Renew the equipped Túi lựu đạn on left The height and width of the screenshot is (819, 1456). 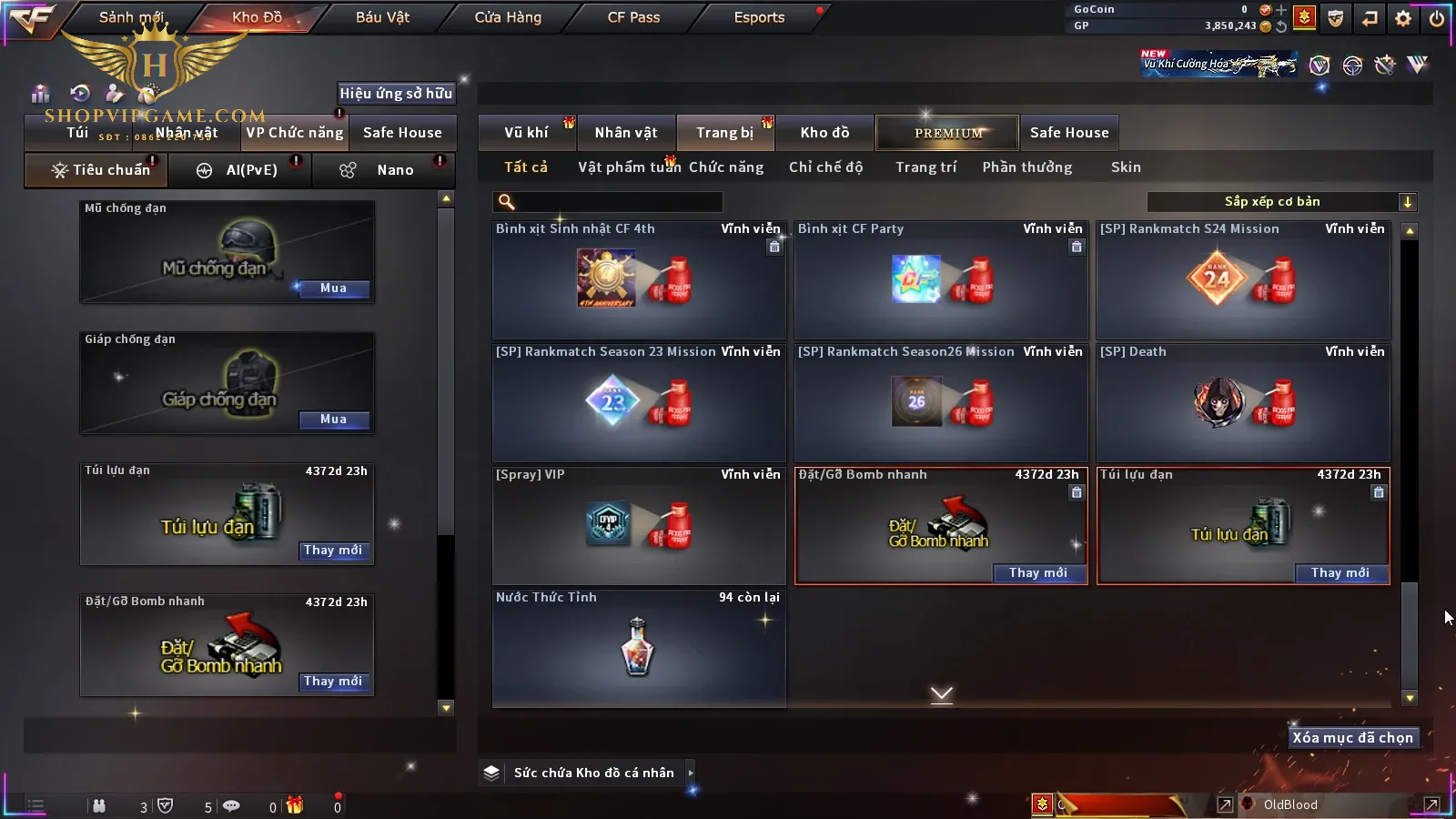click(x=333, y=551)
